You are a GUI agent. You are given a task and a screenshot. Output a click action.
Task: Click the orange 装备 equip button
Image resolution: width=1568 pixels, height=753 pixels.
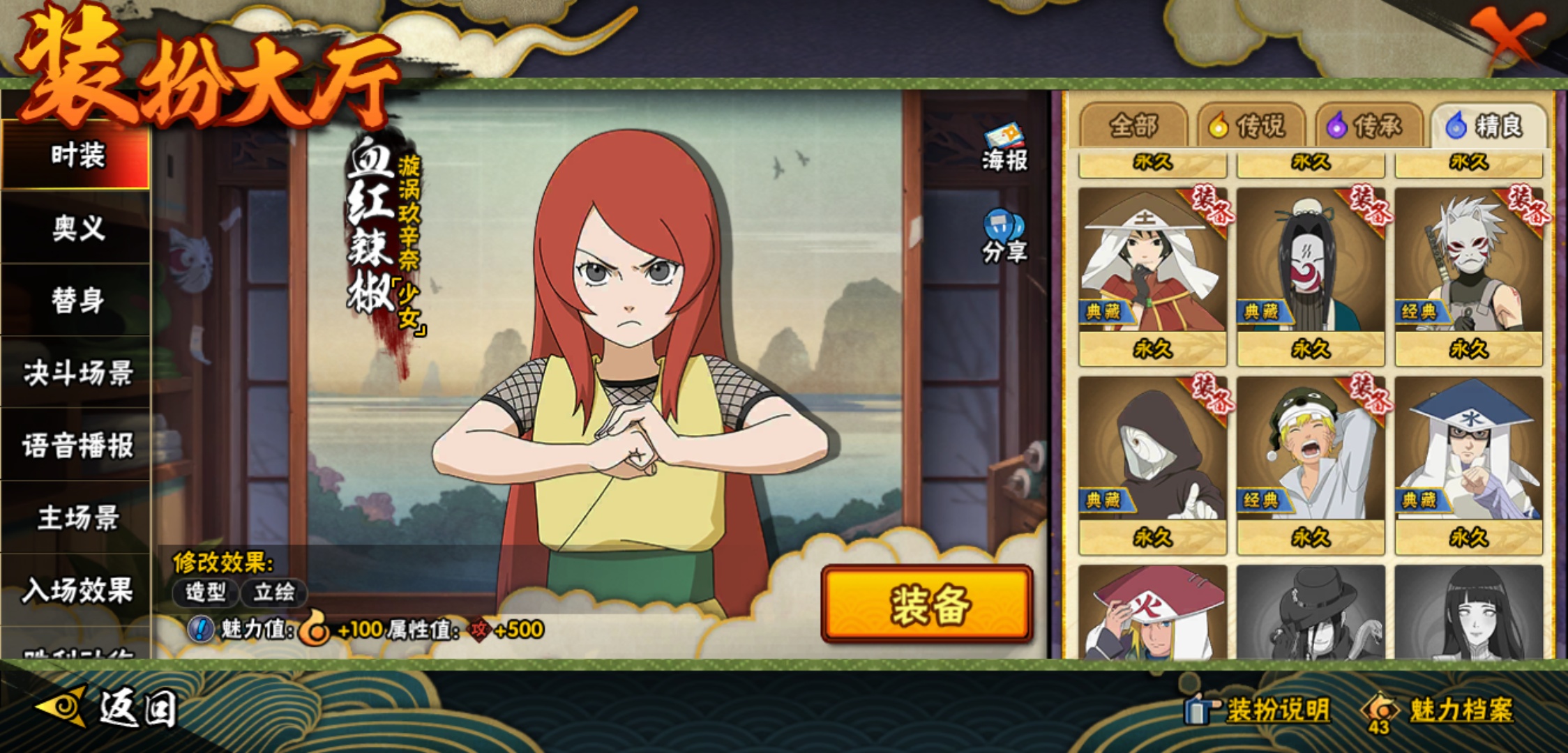point(928,604)
